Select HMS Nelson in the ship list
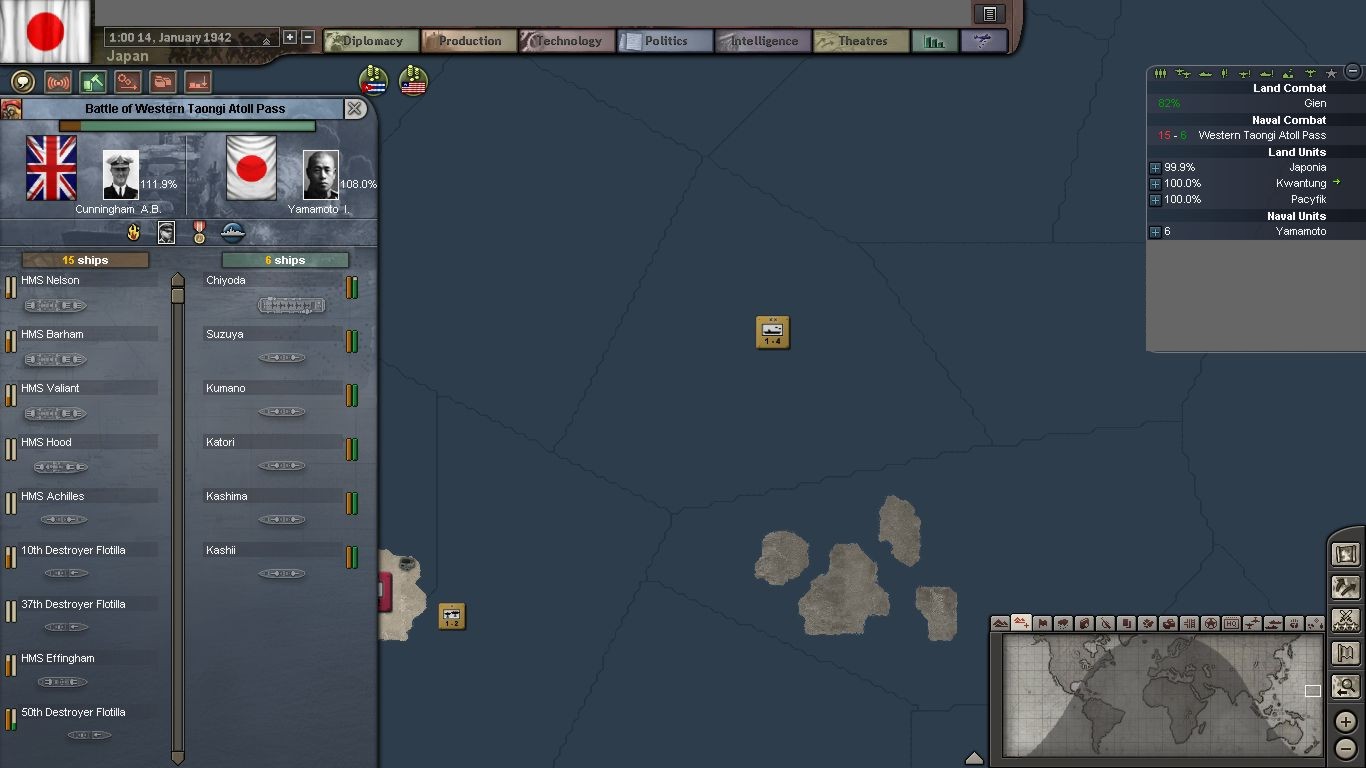1366x768 pixels. point(52,281)
